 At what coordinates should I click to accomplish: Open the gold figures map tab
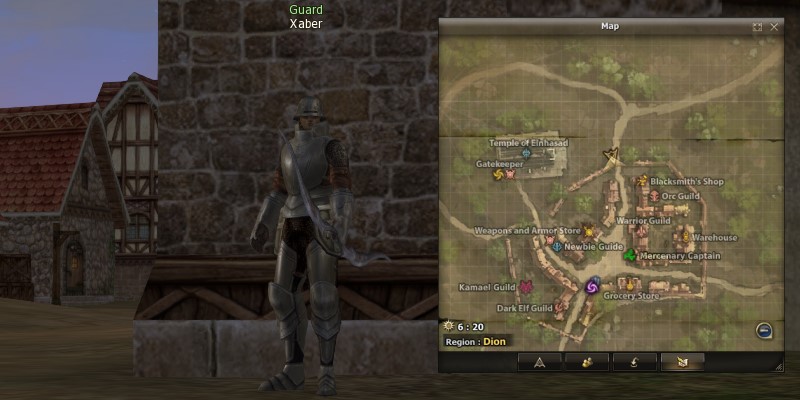tap(587, 362)
